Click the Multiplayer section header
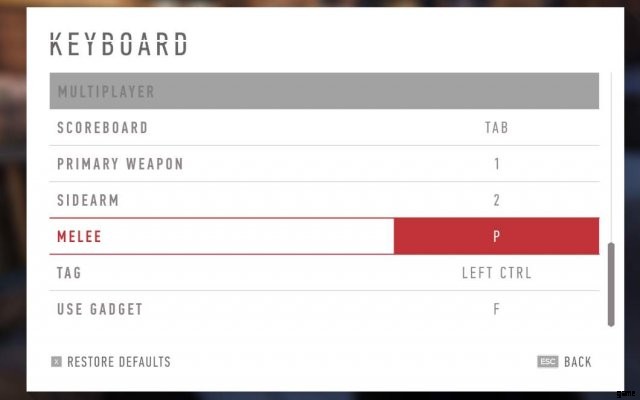 click(x=324, y=92)
